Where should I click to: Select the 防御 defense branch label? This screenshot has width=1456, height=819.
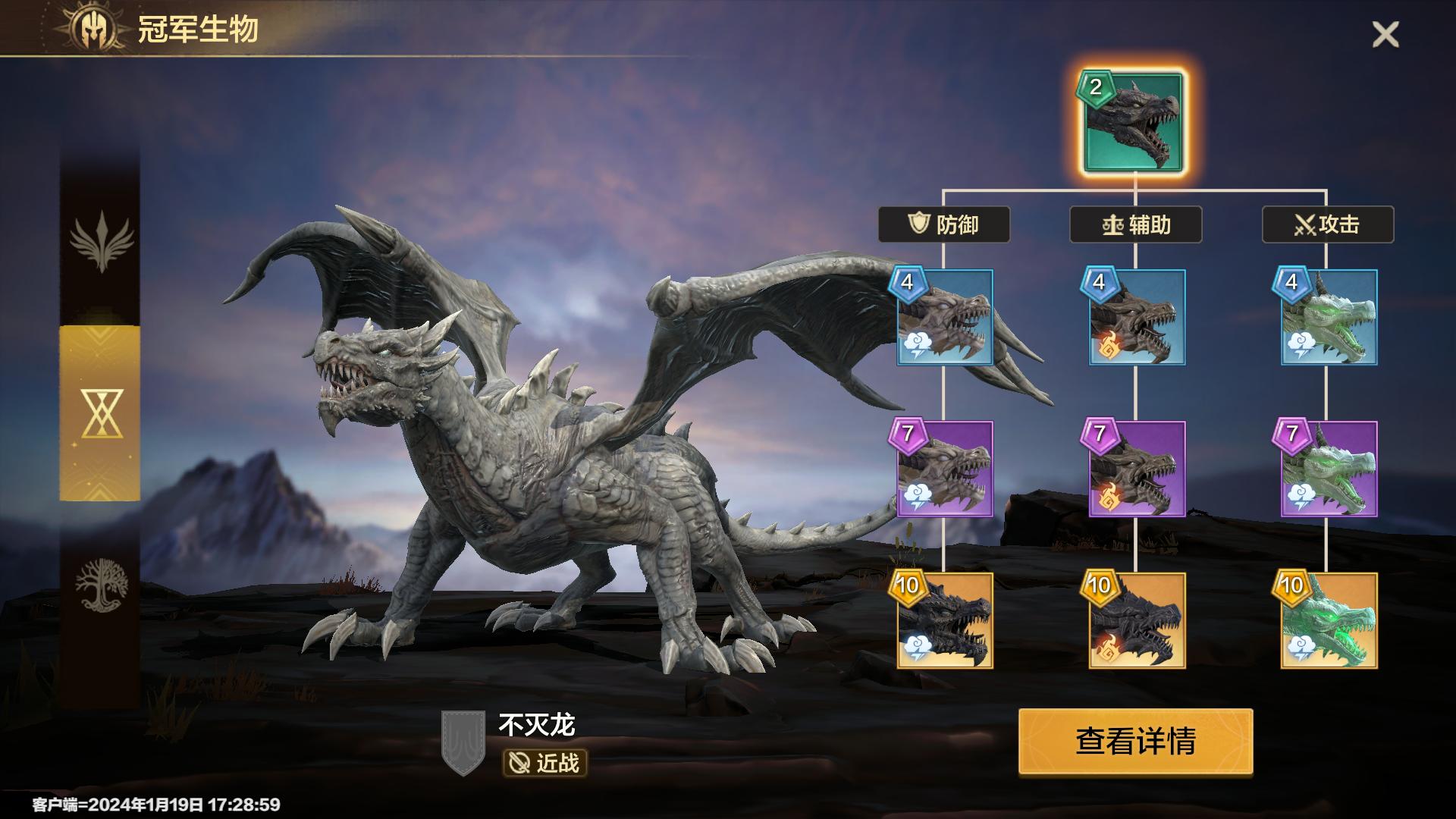(944, 224)
